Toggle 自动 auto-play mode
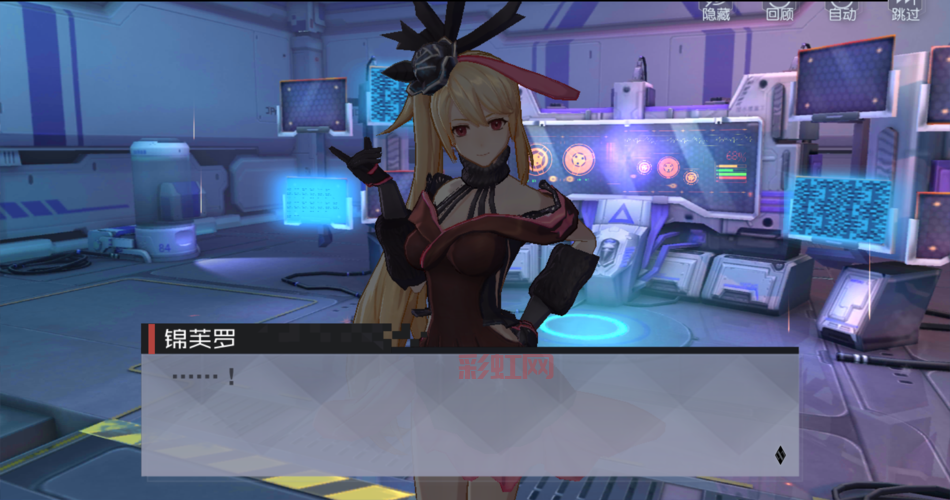950x500 pixels. click(x=842, y=10)
